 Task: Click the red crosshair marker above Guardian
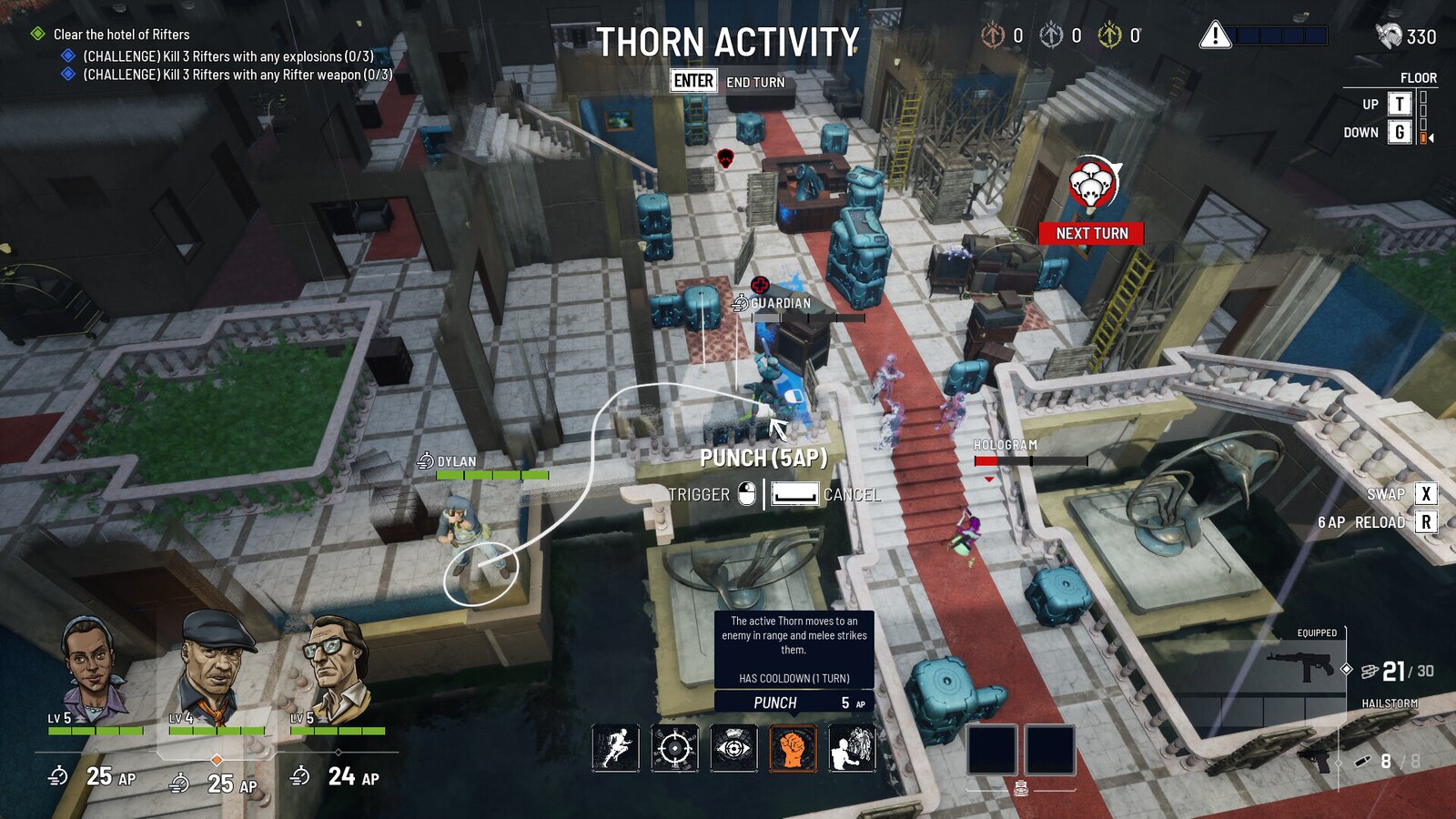coord(760,285)
